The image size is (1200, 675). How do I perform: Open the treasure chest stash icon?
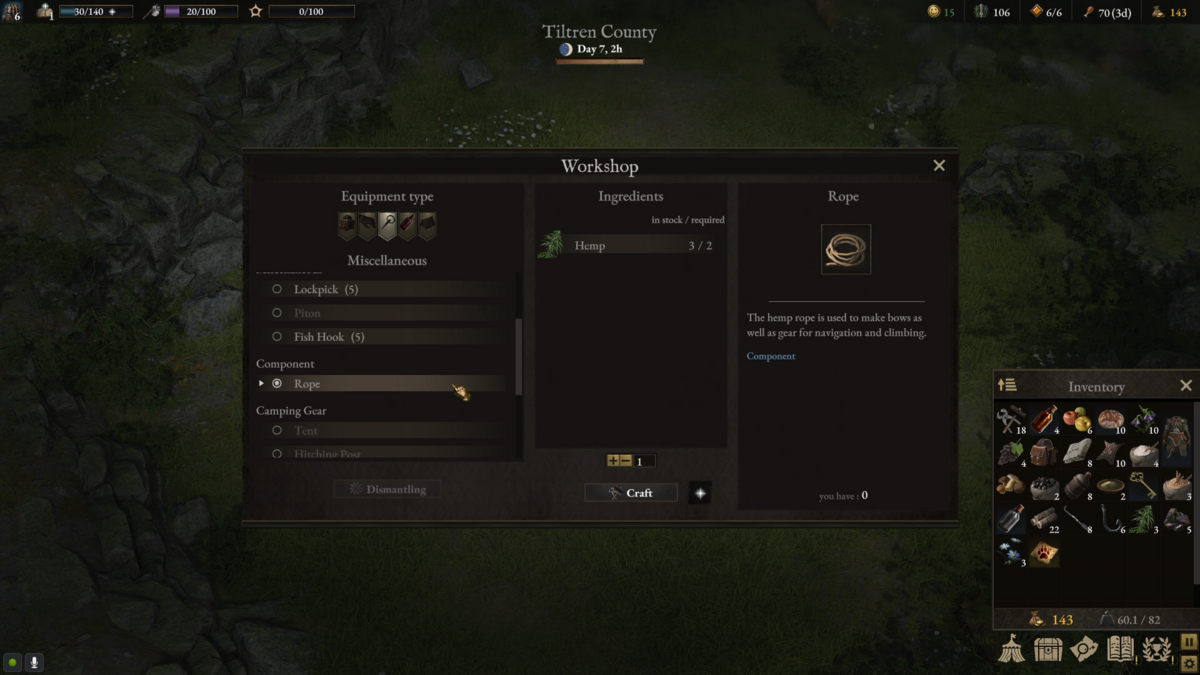pyautogui.click(x=1048, y=649)
